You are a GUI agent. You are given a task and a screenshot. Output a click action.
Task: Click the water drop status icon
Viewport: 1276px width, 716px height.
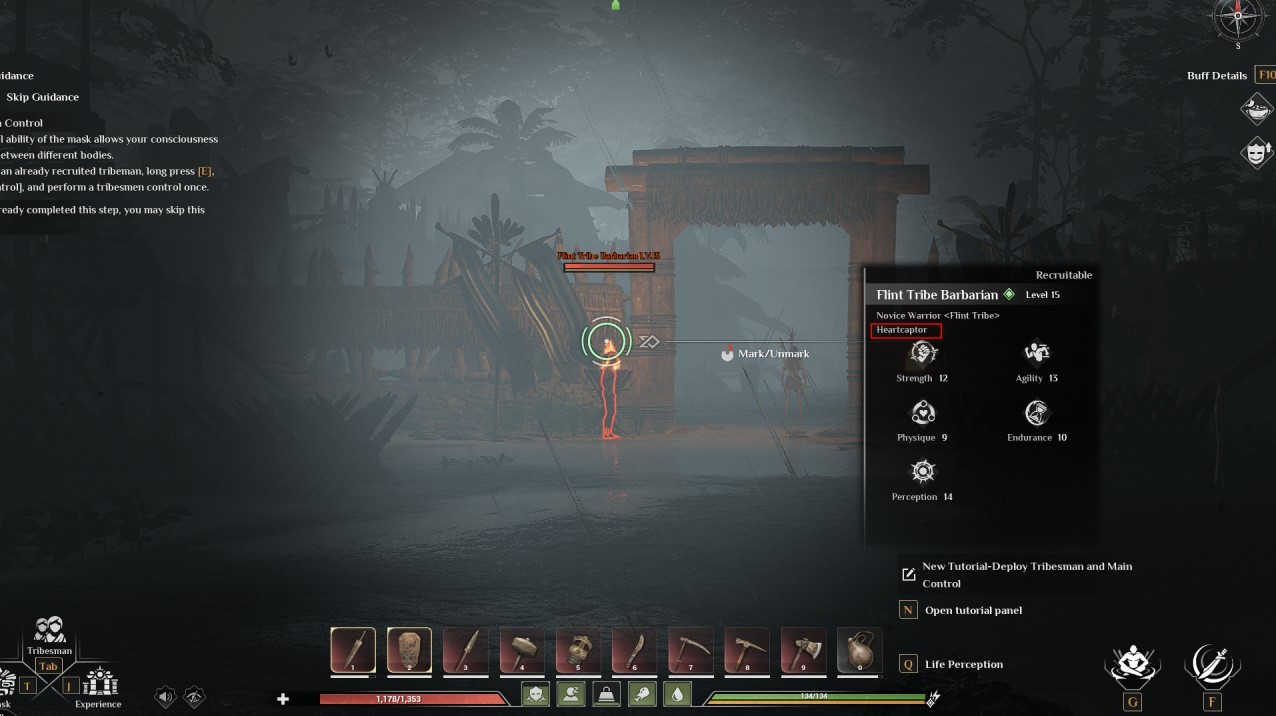click(x=678, y=695)
